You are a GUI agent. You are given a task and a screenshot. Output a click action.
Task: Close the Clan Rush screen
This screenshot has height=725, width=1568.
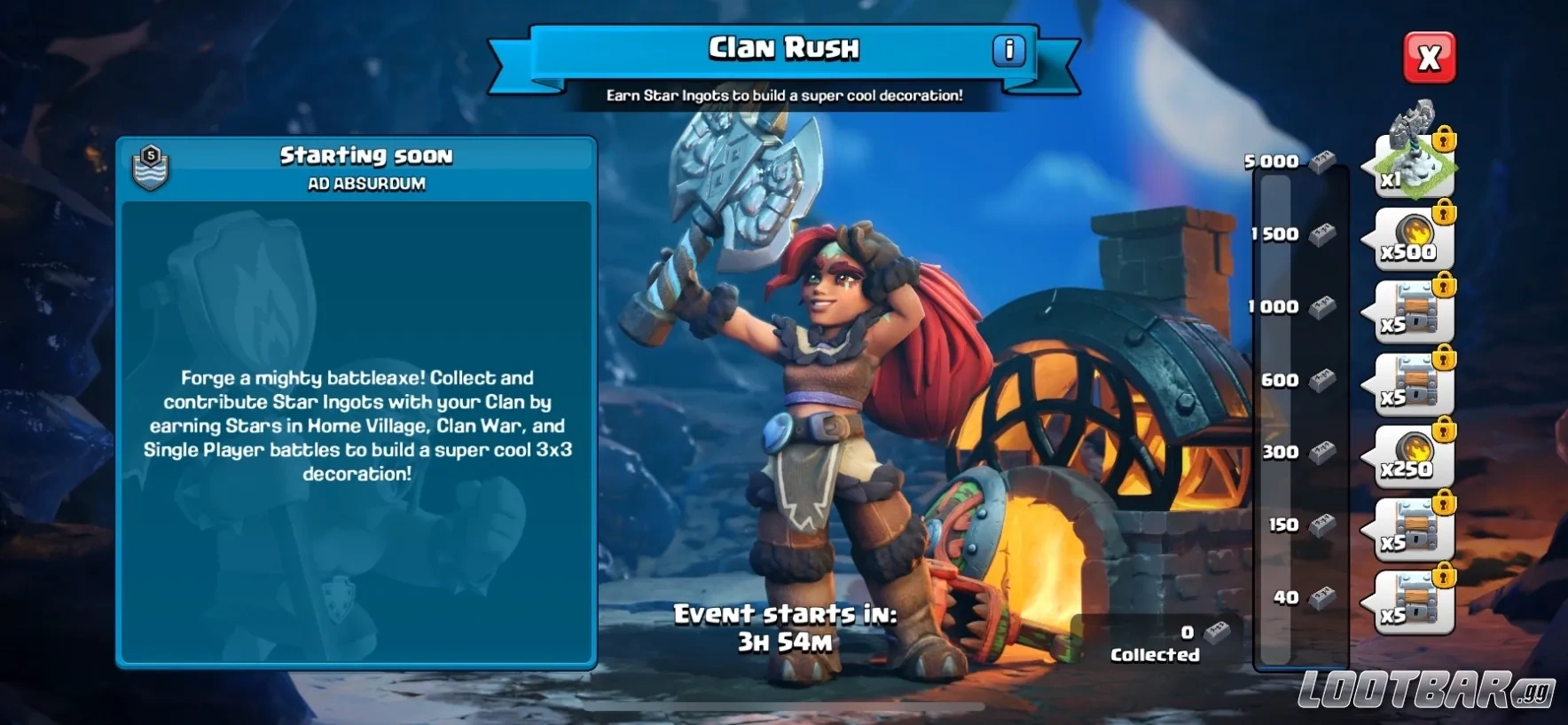click(x=1430, y=58)
